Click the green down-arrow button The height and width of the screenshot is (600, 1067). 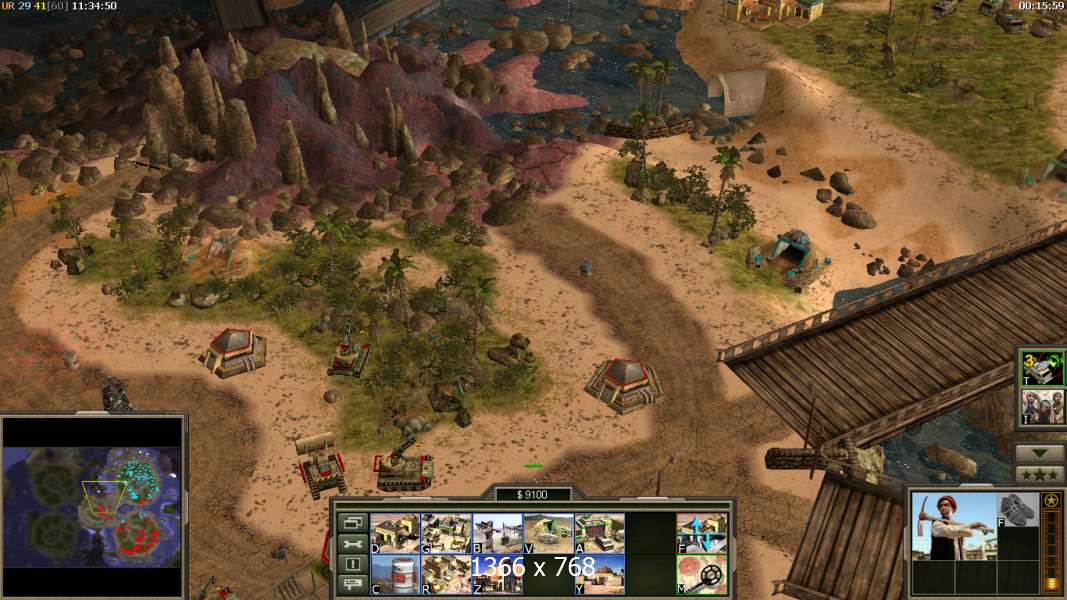coord(1040,452)
